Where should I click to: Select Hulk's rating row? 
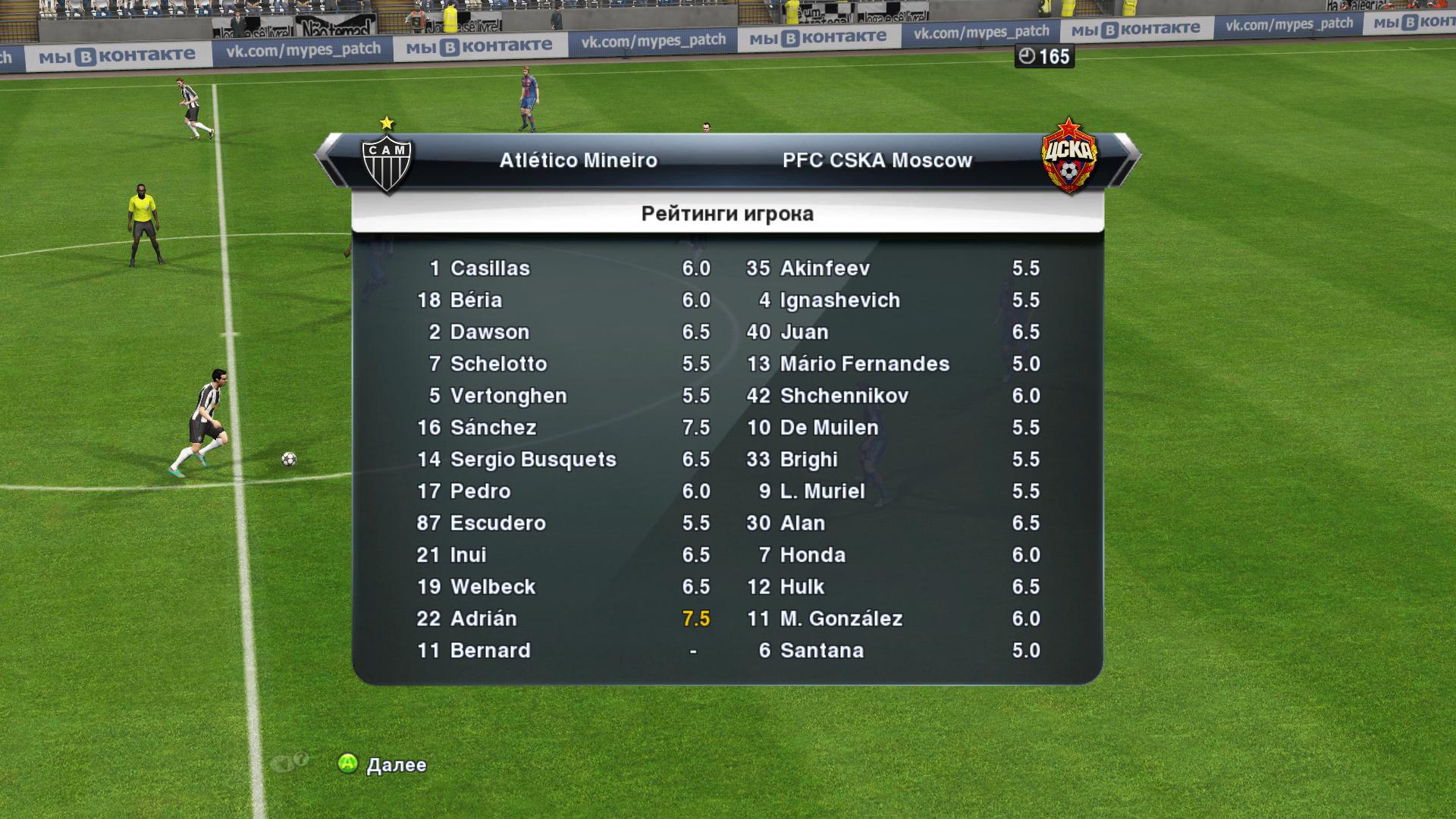802,587
